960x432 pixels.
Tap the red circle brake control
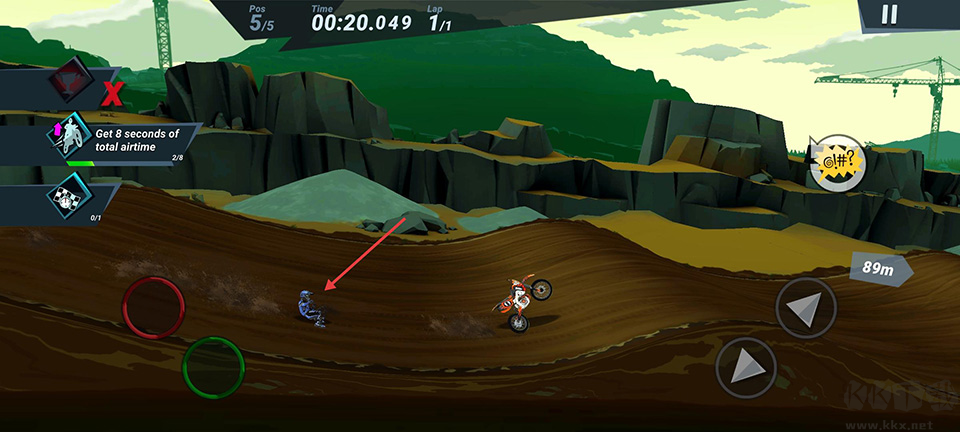[153, 308]
